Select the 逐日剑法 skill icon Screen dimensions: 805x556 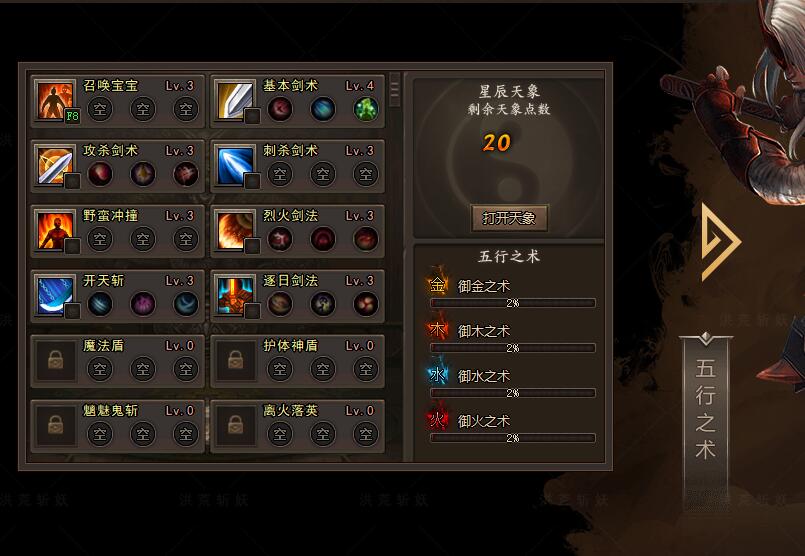[x=236, y=295]
